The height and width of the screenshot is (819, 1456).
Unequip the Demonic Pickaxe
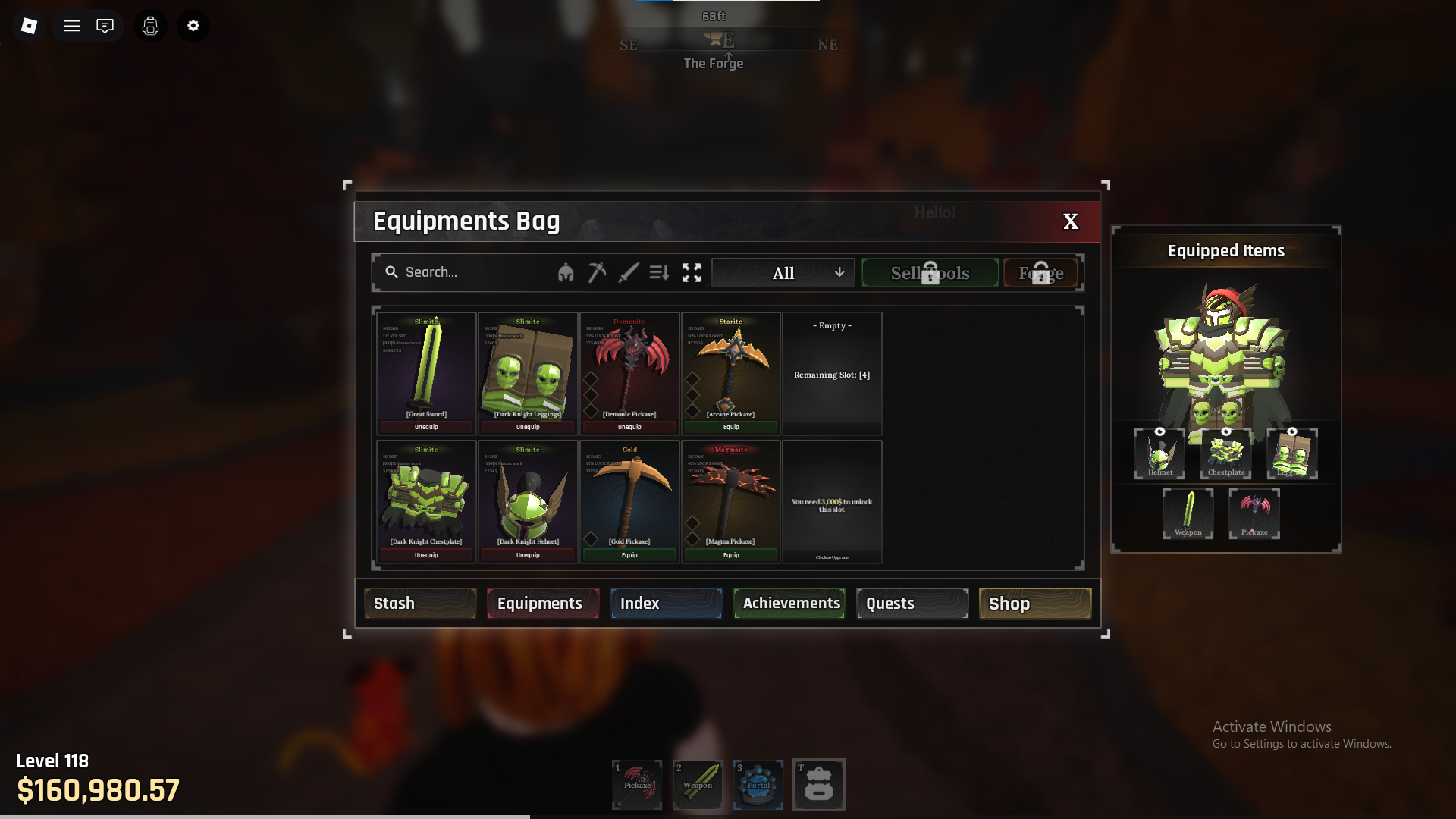tap(629, 427)
